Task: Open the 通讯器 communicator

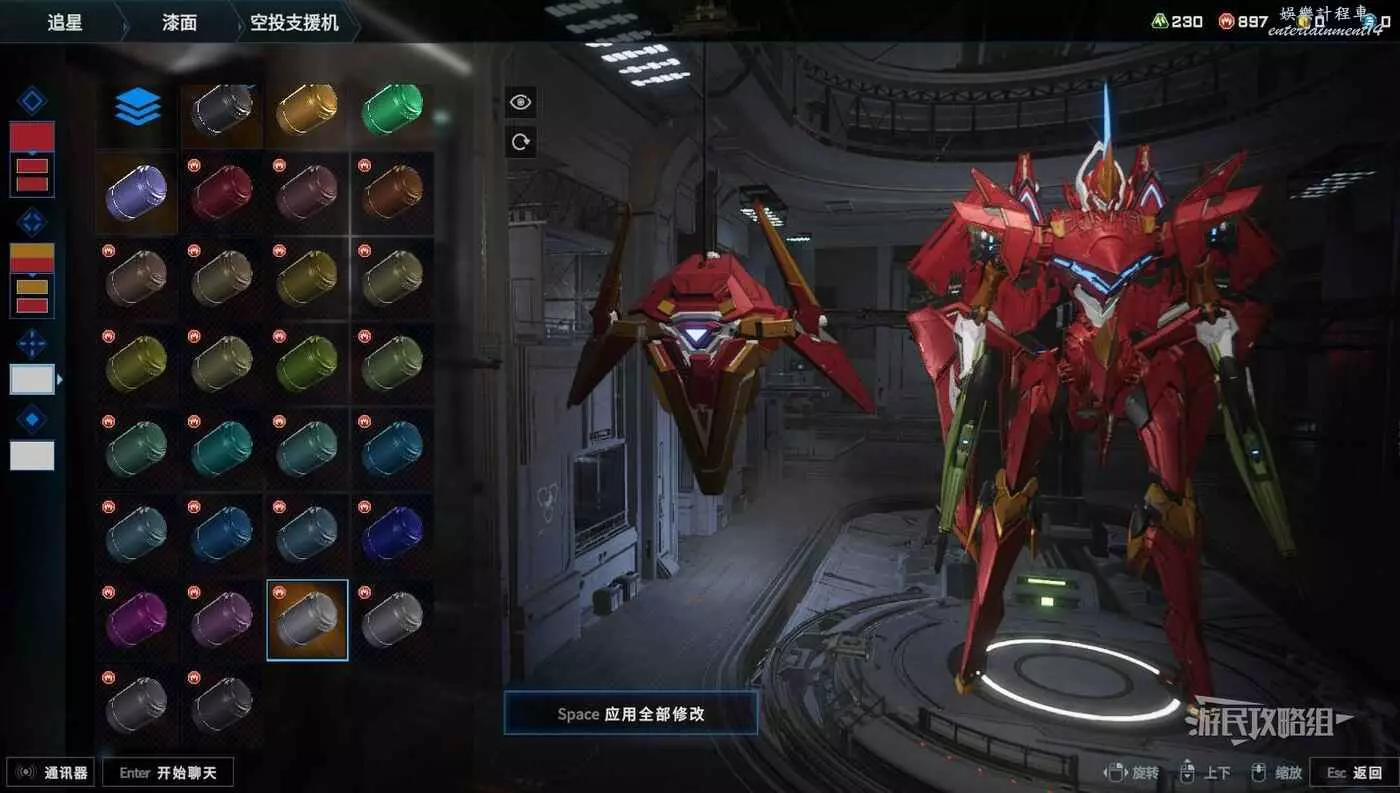Action: point(51,772)
